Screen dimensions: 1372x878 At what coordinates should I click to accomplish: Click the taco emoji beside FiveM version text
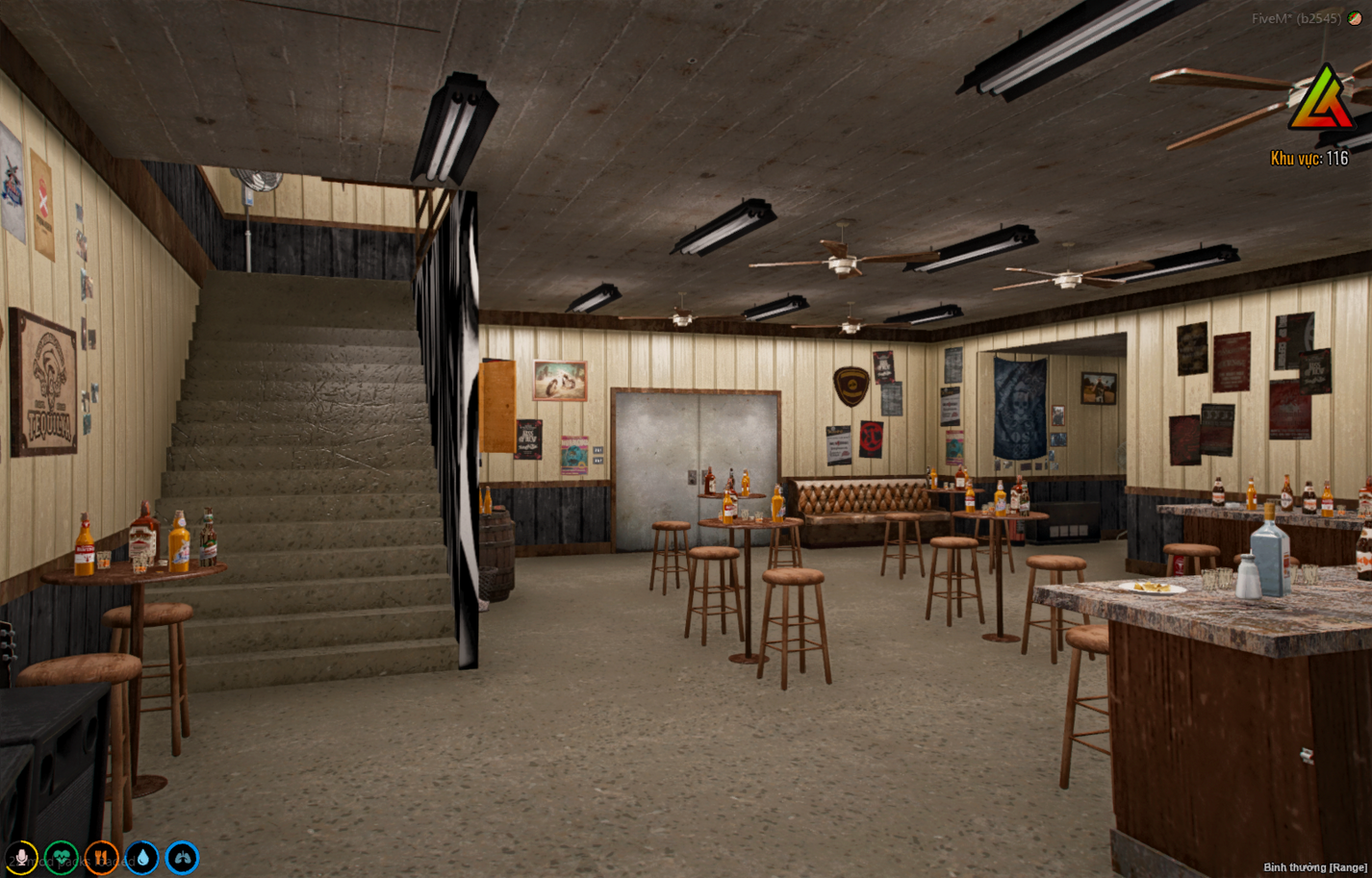point(1355,18)
